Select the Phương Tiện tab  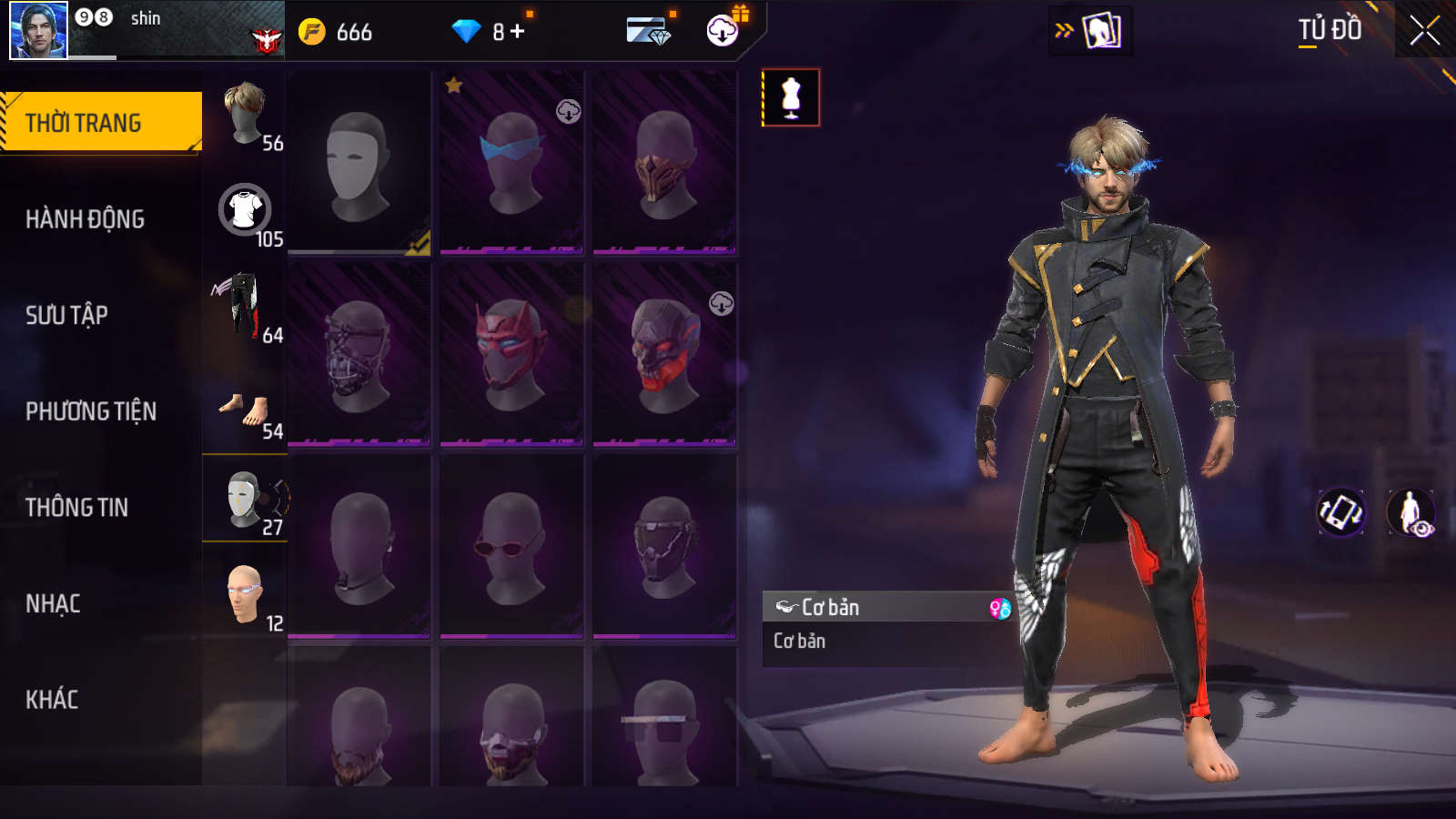click(x=91, y=411)
